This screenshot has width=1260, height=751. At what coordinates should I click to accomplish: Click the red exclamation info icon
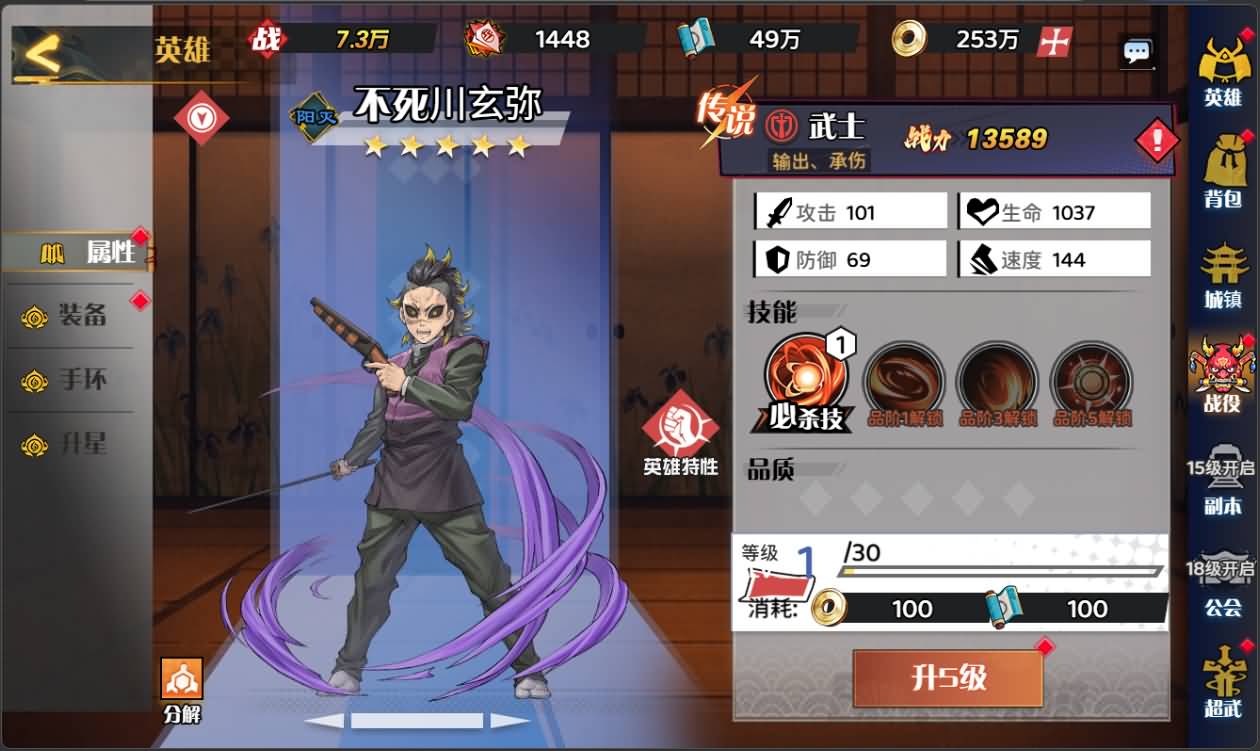click(1156, 141)
